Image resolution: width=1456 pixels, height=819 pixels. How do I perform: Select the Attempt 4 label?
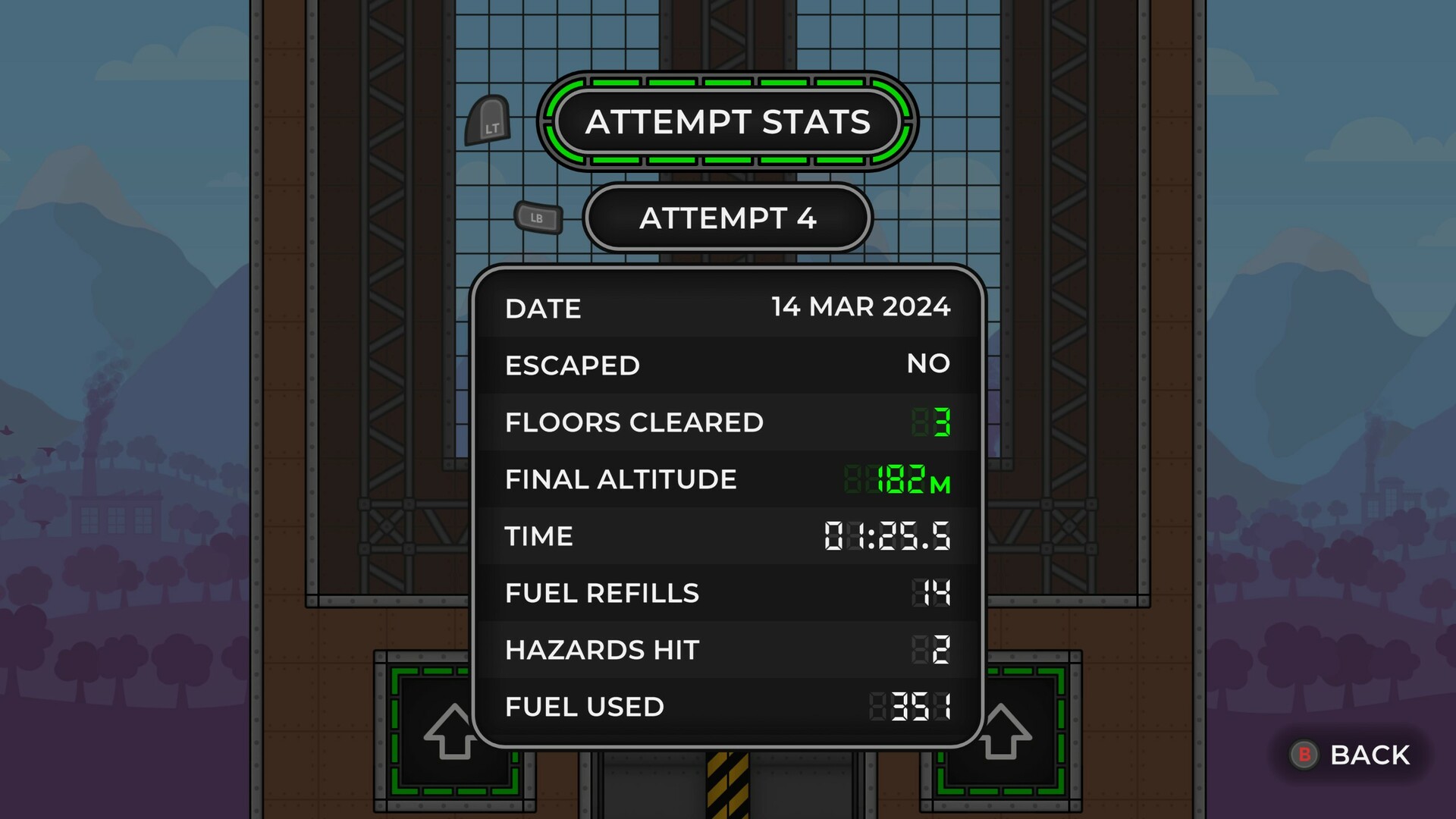[726, 219]
